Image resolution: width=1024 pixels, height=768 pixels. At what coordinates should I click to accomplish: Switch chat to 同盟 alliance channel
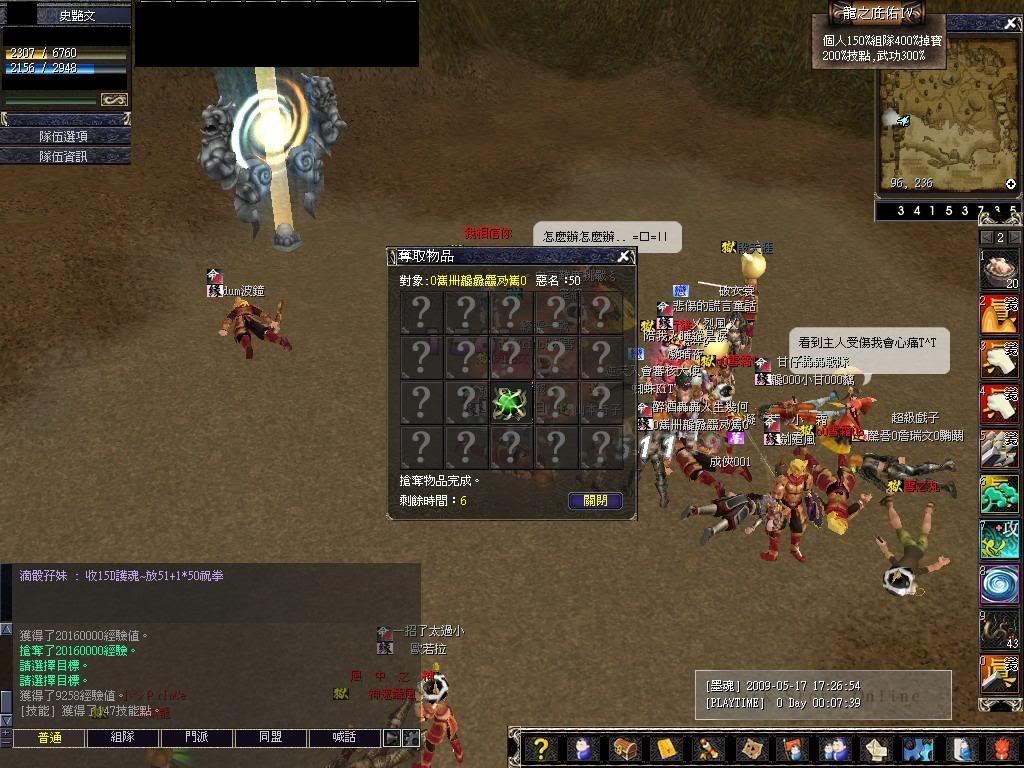[271, 738]
